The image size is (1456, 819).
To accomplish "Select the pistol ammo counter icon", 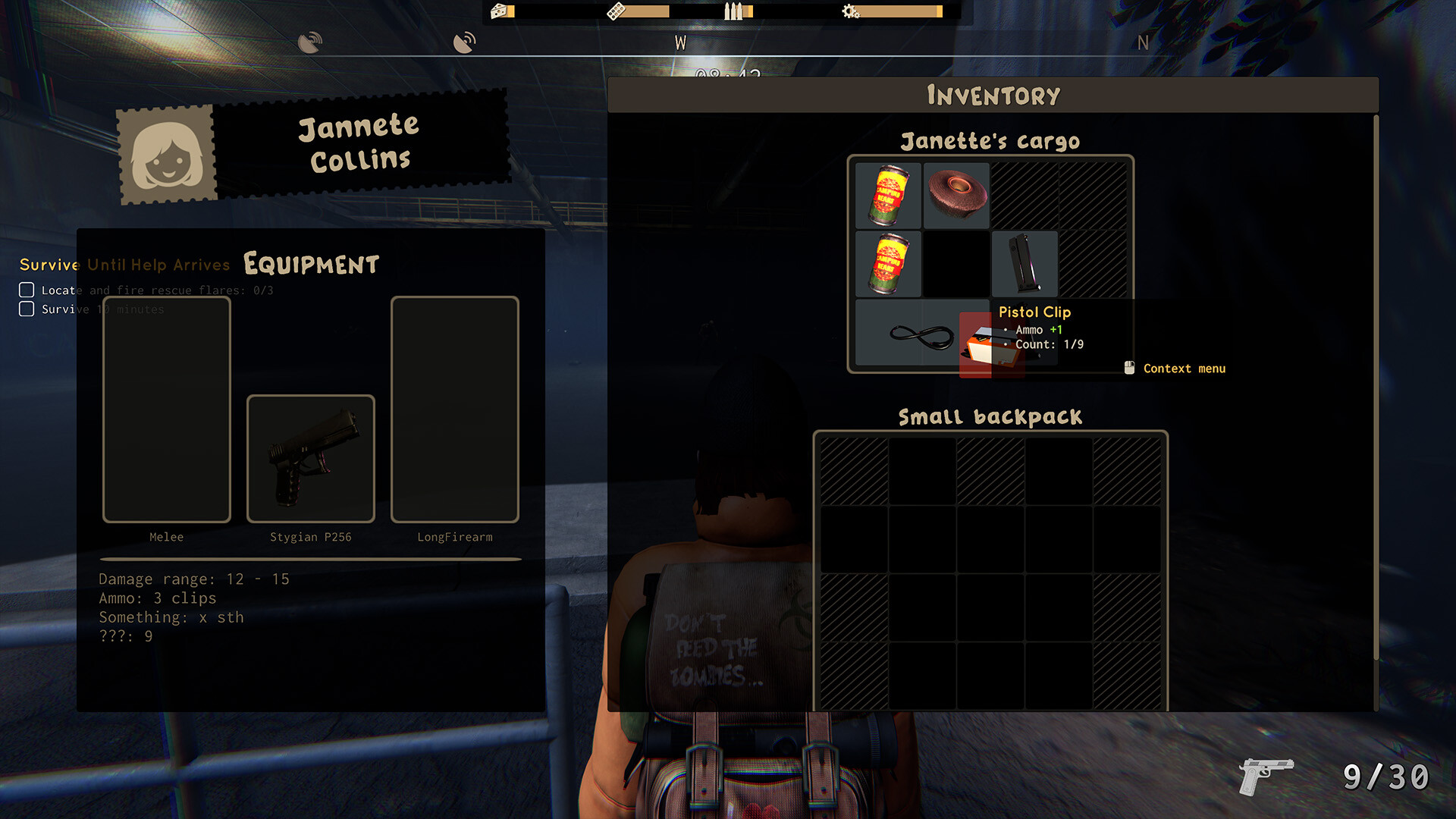I will pyautogui.click(x=1265, y=777).
